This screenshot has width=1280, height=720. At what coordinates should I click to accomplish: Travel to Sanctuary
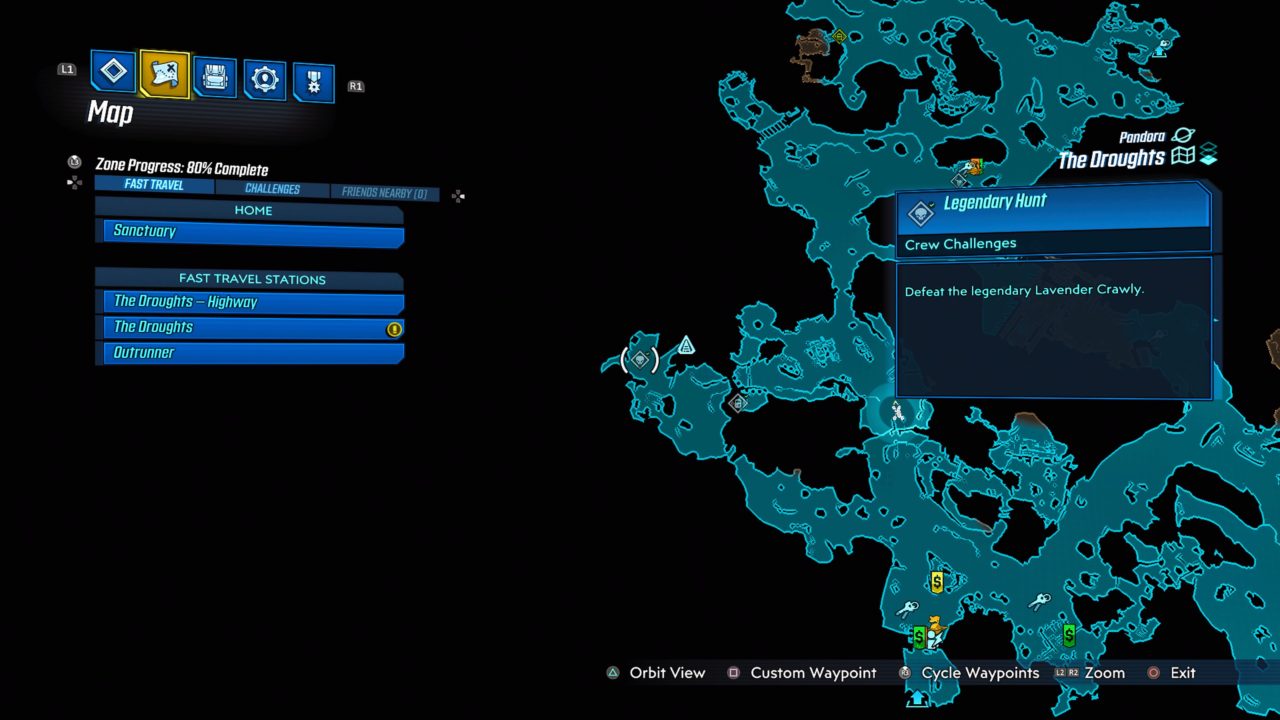[x=249, y=231]
